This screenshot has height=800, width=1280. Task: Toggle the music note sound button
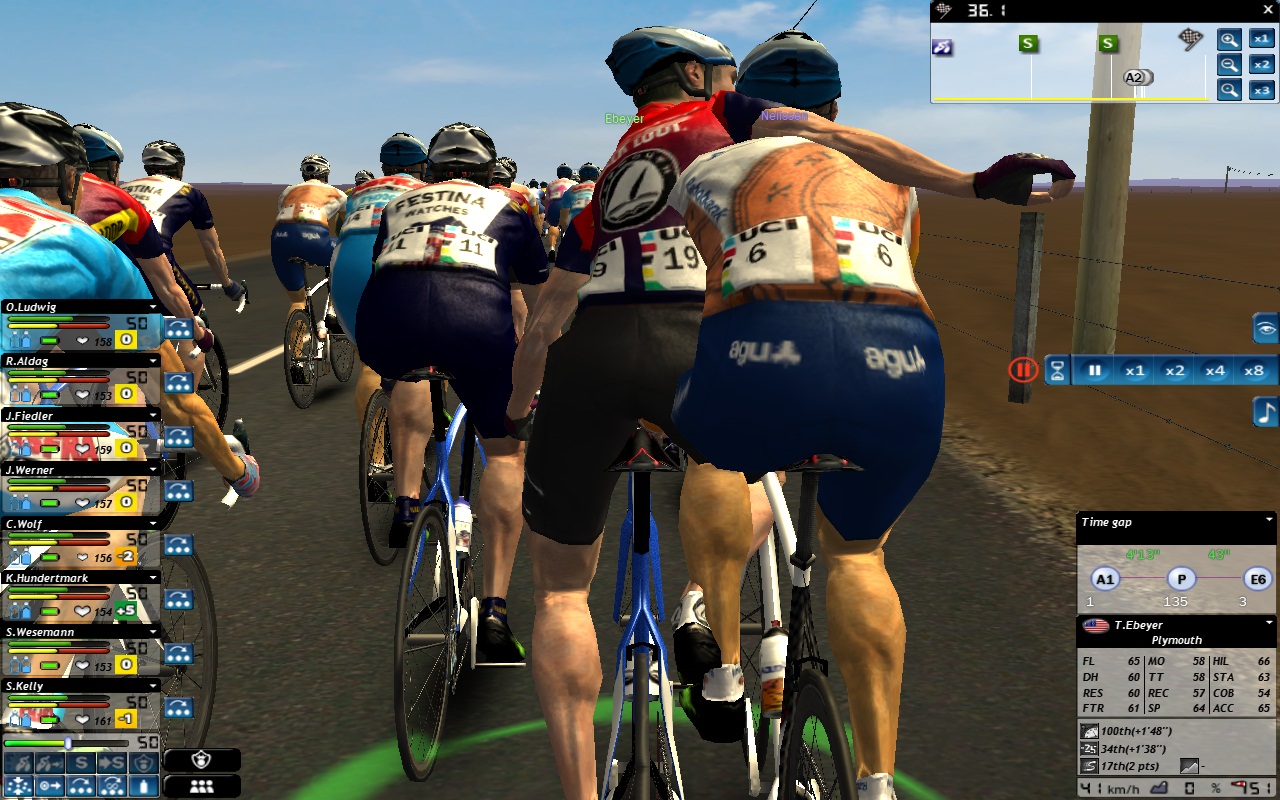coord(1266,412)
